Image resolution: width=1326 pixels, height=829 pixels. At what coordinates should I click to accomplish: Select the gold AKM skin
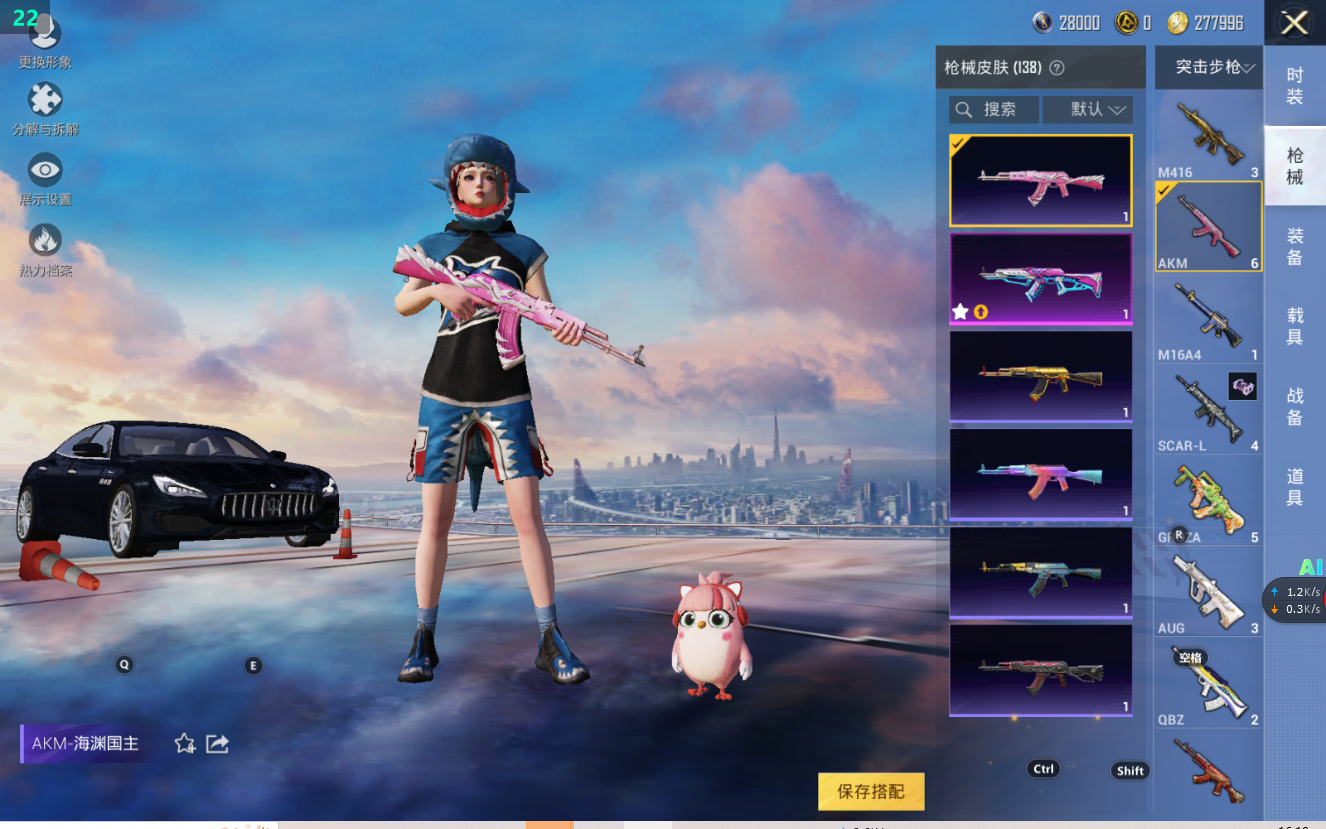1040,377
